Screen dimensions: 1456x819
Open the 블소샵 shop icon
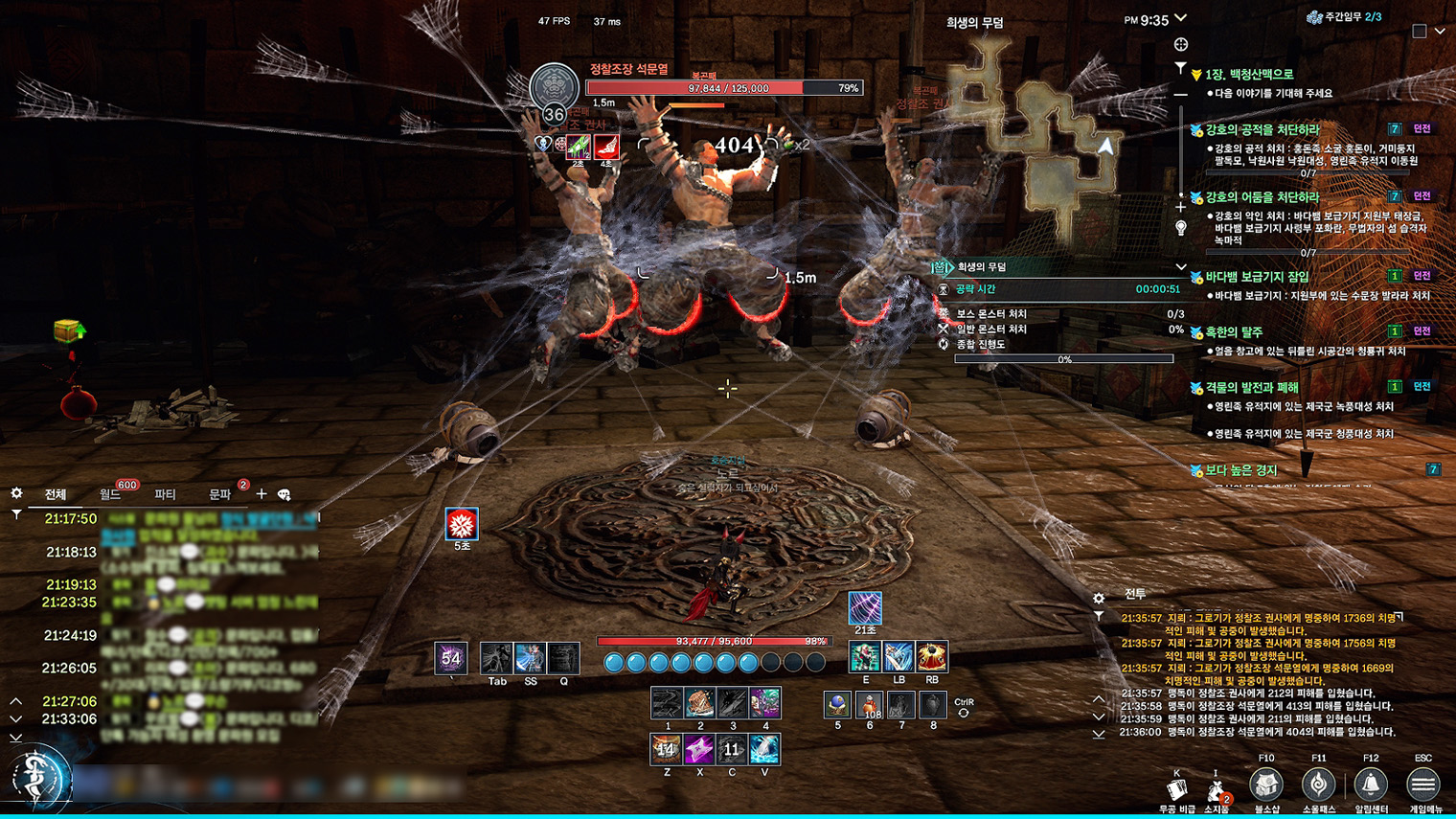pyautogui.click(x=1266, y=785)
